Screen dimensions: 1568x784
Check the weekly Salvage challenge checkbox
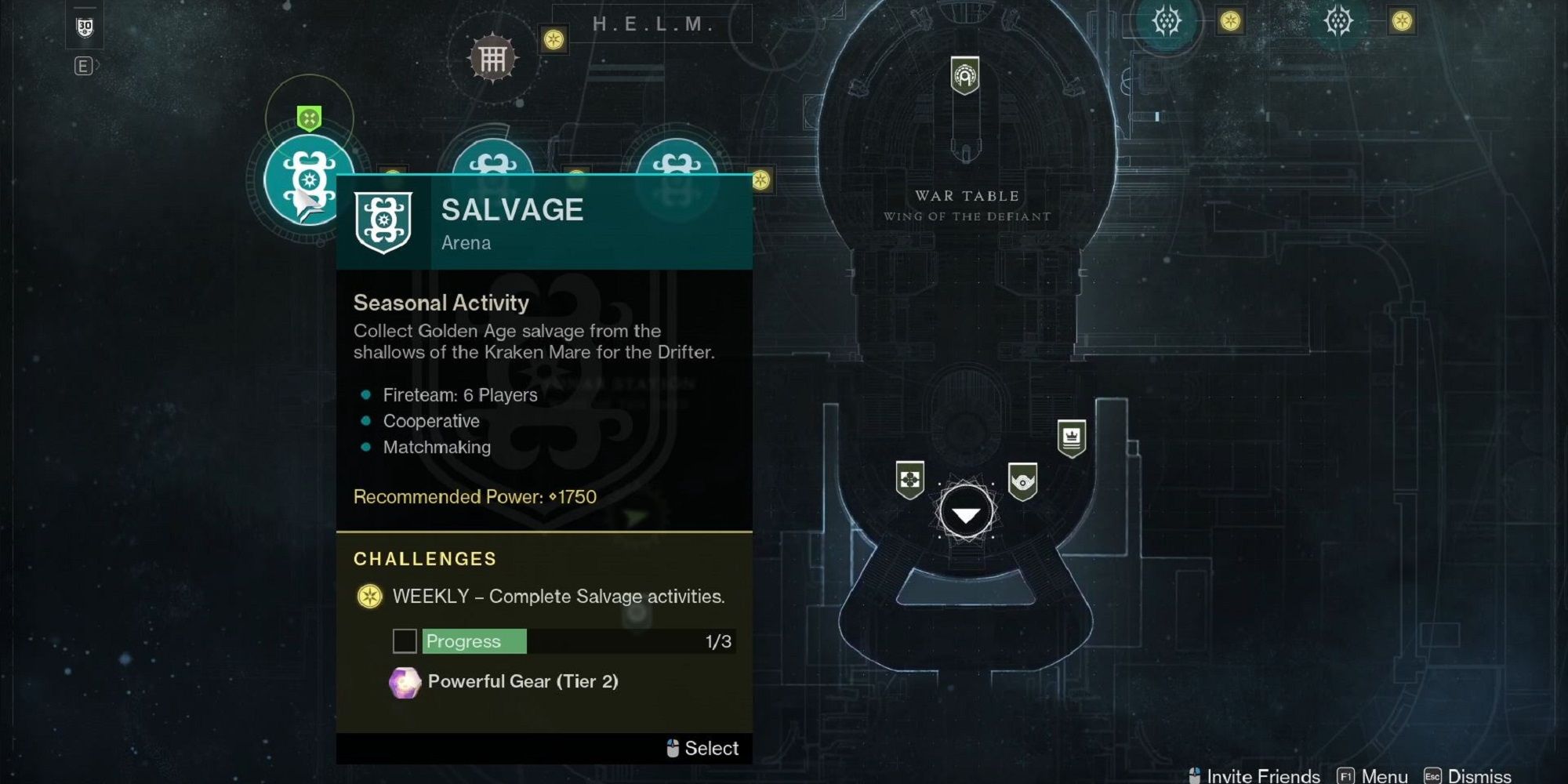click(x=405, y=641)
